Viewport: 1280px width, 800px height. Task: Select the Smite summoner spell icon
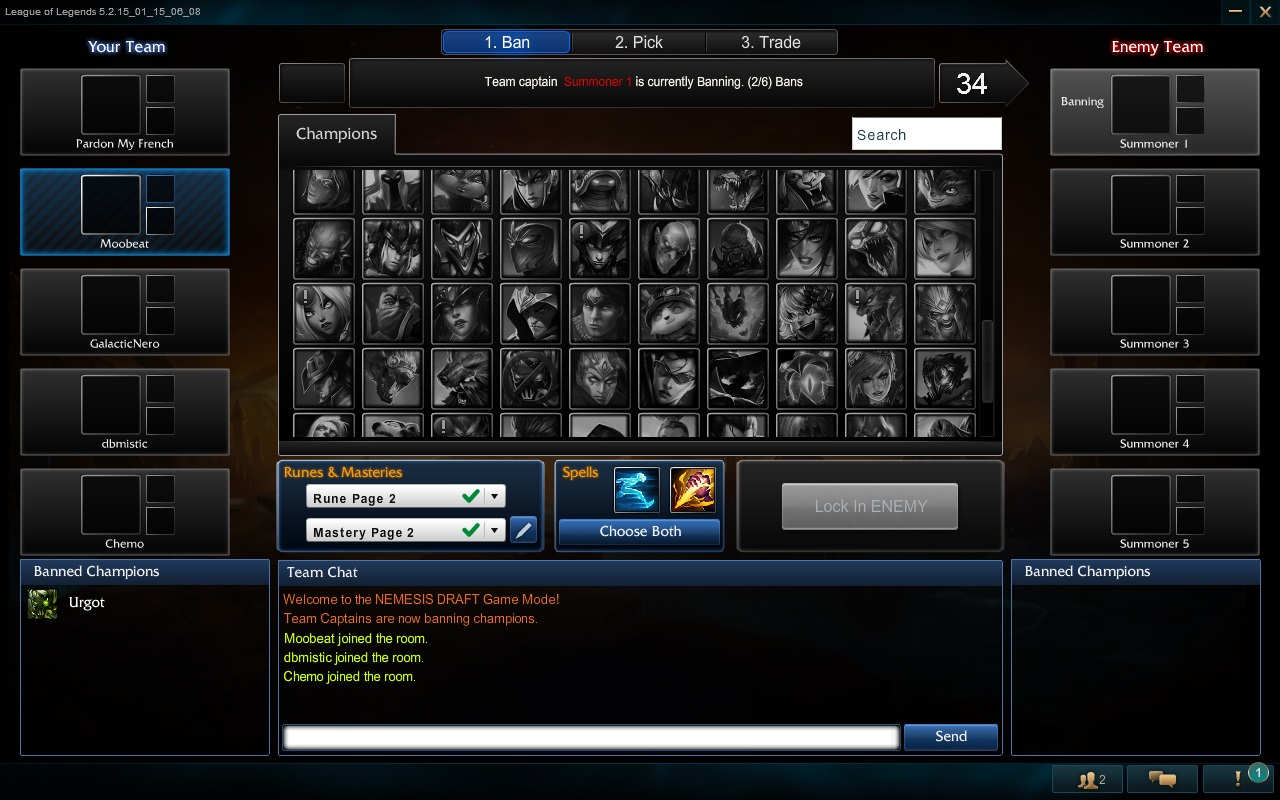[693, 490]
